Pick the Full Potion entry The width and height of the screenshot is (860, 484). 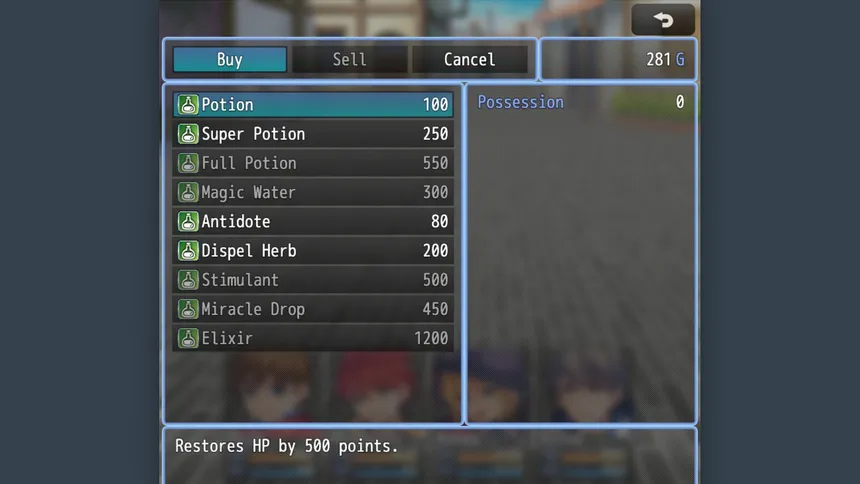313,163
